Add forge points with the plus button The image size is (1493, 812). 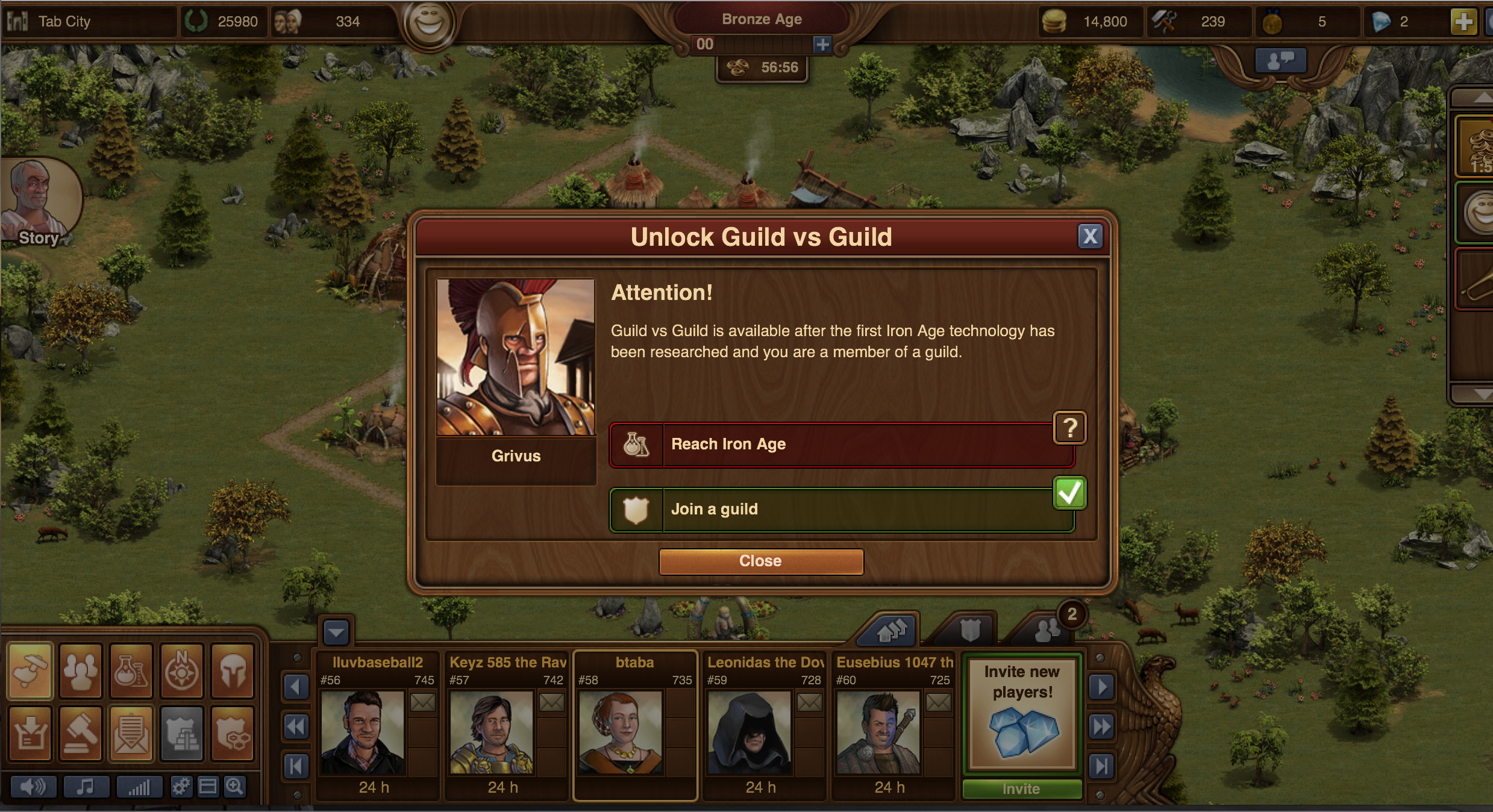[822, 44]
